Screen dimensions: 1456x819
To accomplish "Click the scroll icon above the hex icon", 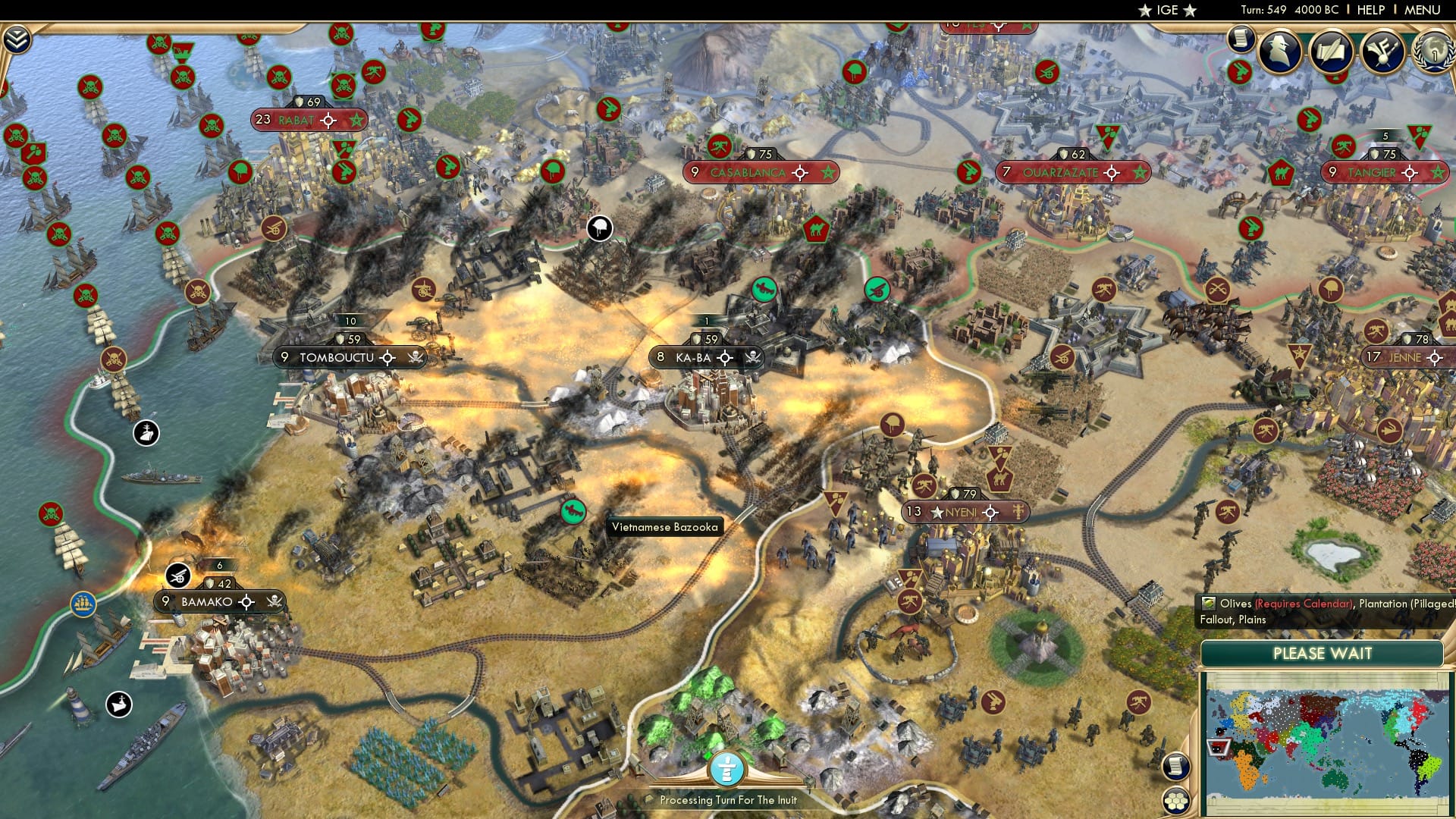I will point(1175,767).
